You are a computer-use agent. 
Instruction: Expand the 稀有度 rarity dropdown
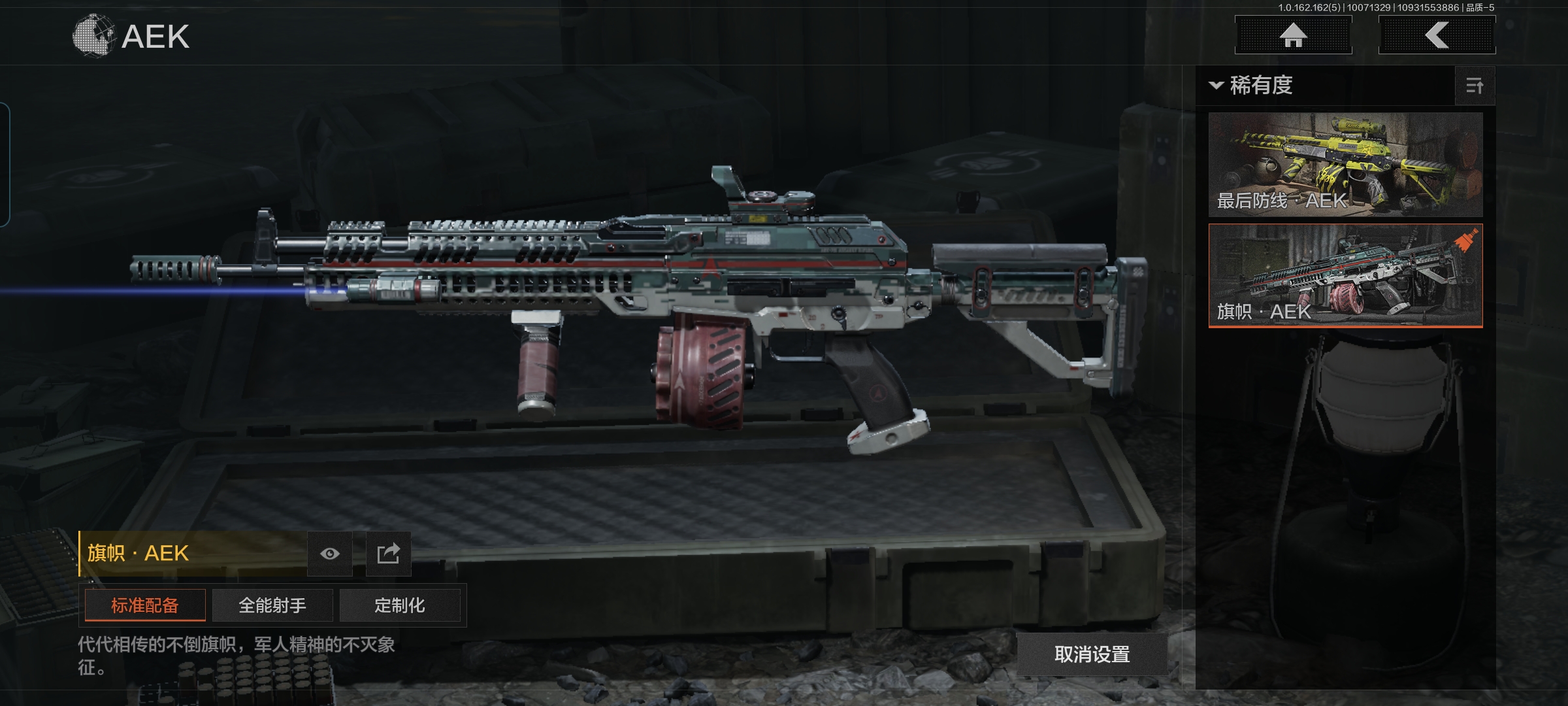point(1252,86)
